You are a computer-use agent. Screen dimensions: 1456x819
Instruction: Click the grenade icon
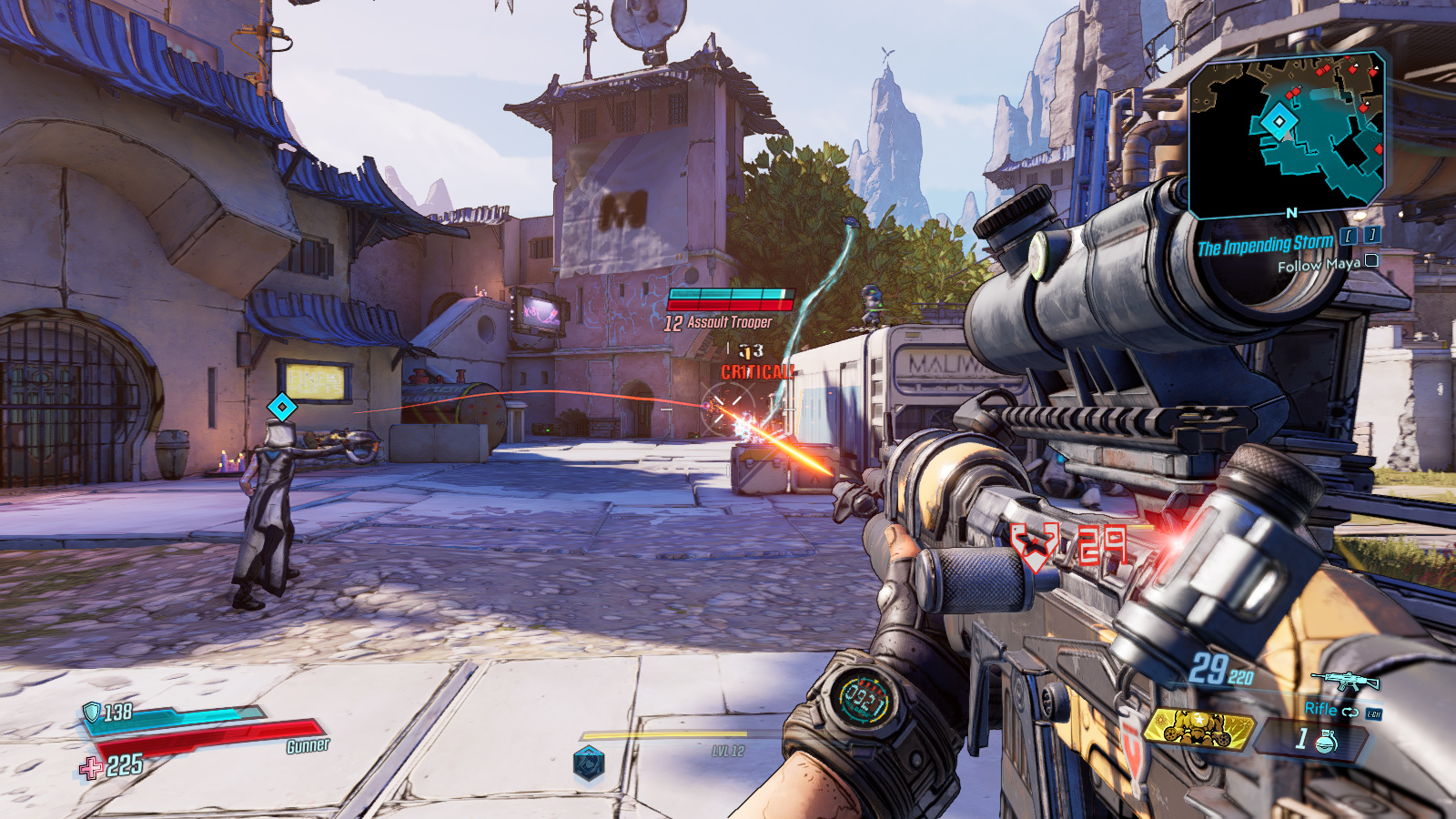coord(1327,741)
